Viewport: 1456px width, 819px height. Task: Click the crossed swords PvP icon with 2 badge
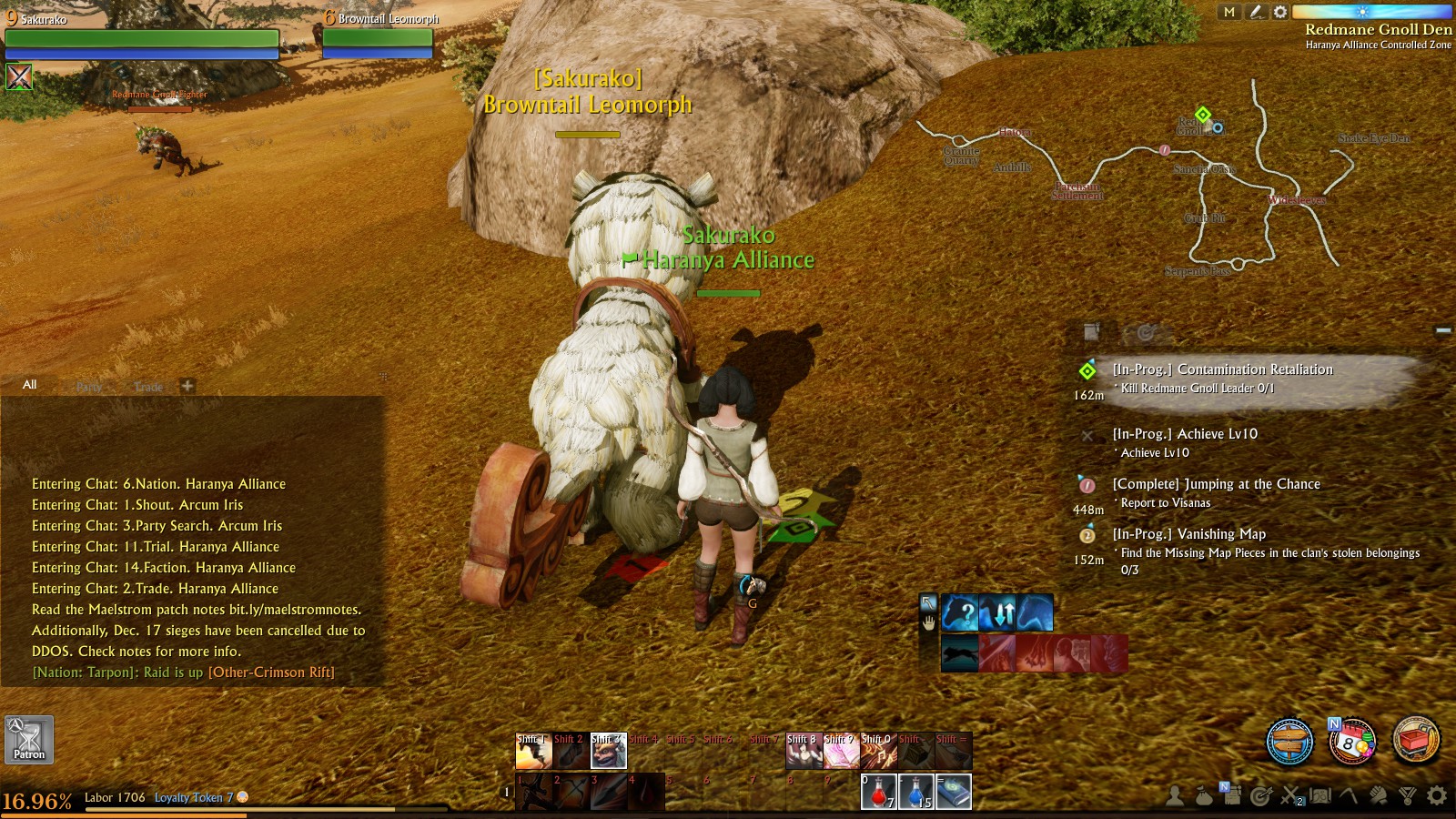click(x=1290, y=796)
